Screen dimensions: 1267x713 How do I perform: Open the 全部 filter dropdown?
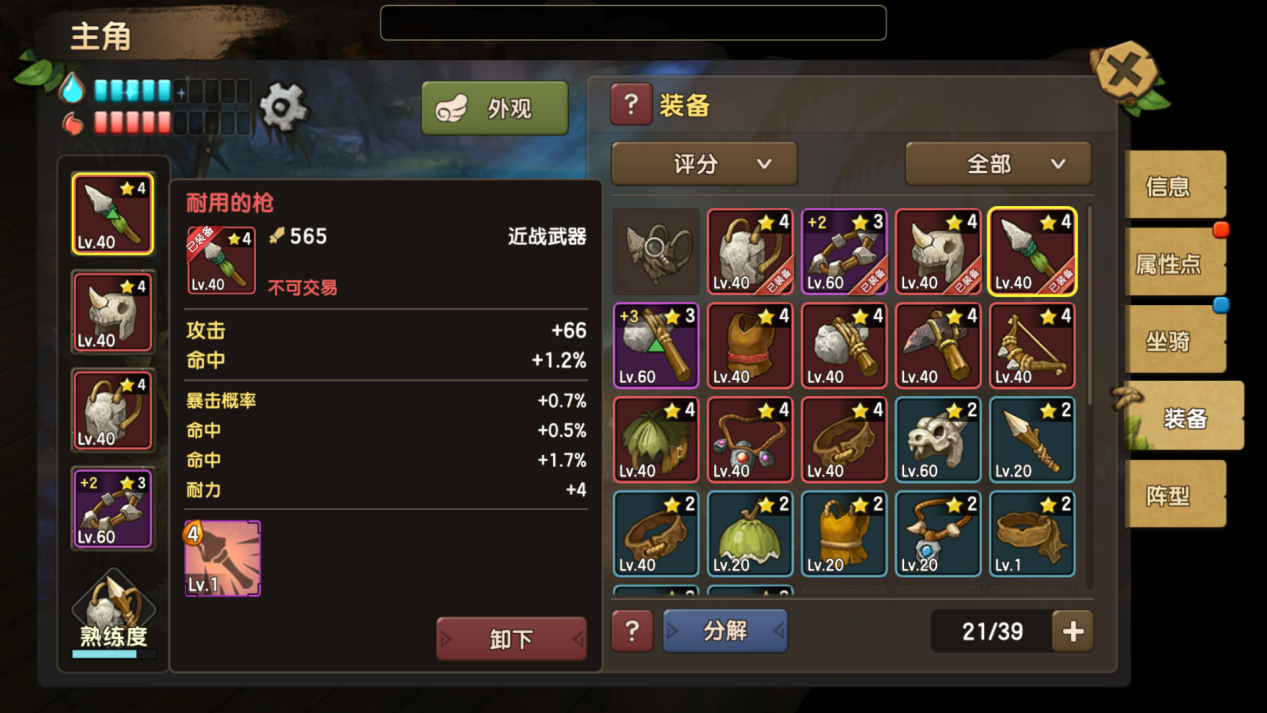[997, 164]
